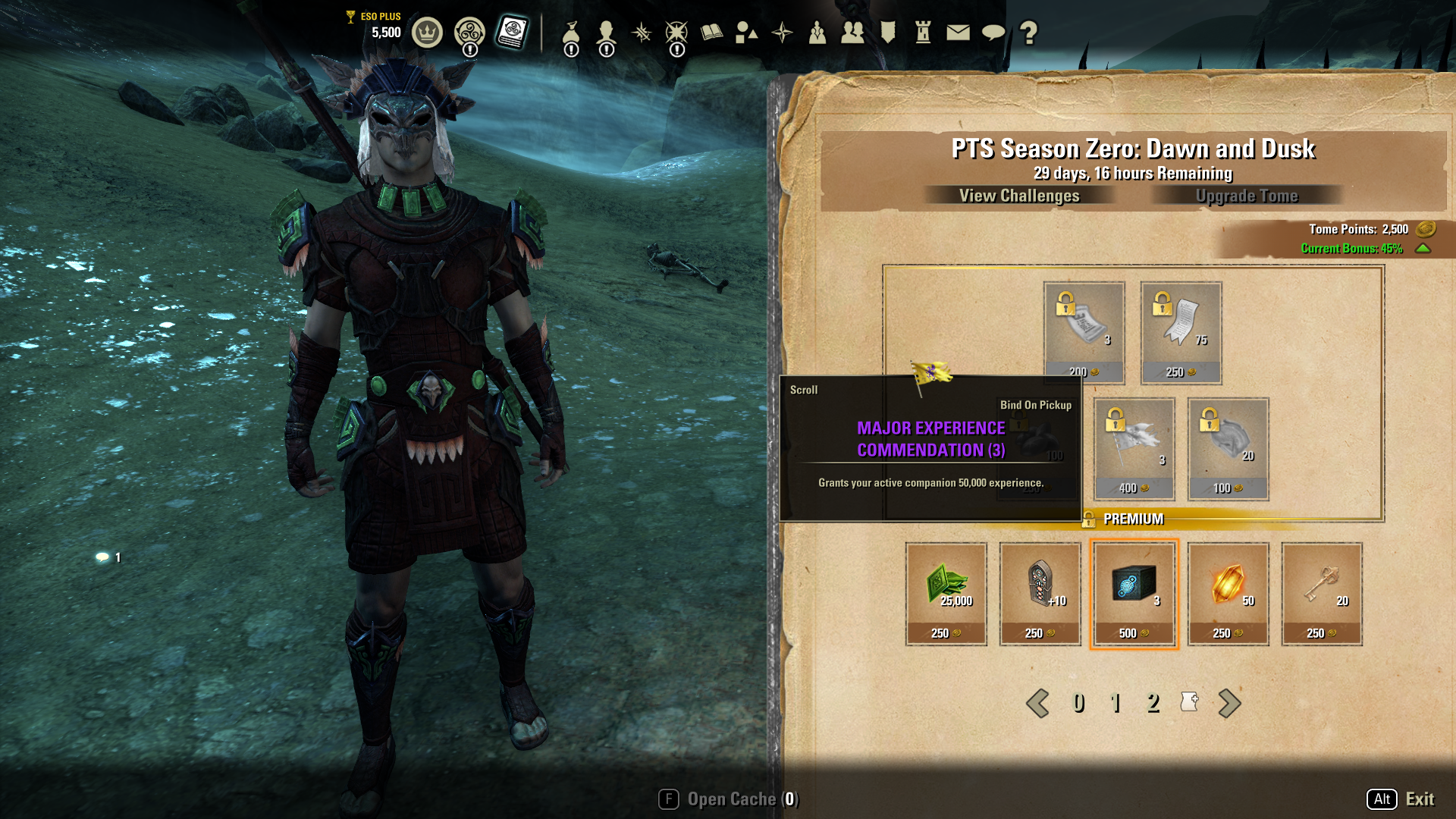Switch to the View Challenges tab

[1018, 196]
